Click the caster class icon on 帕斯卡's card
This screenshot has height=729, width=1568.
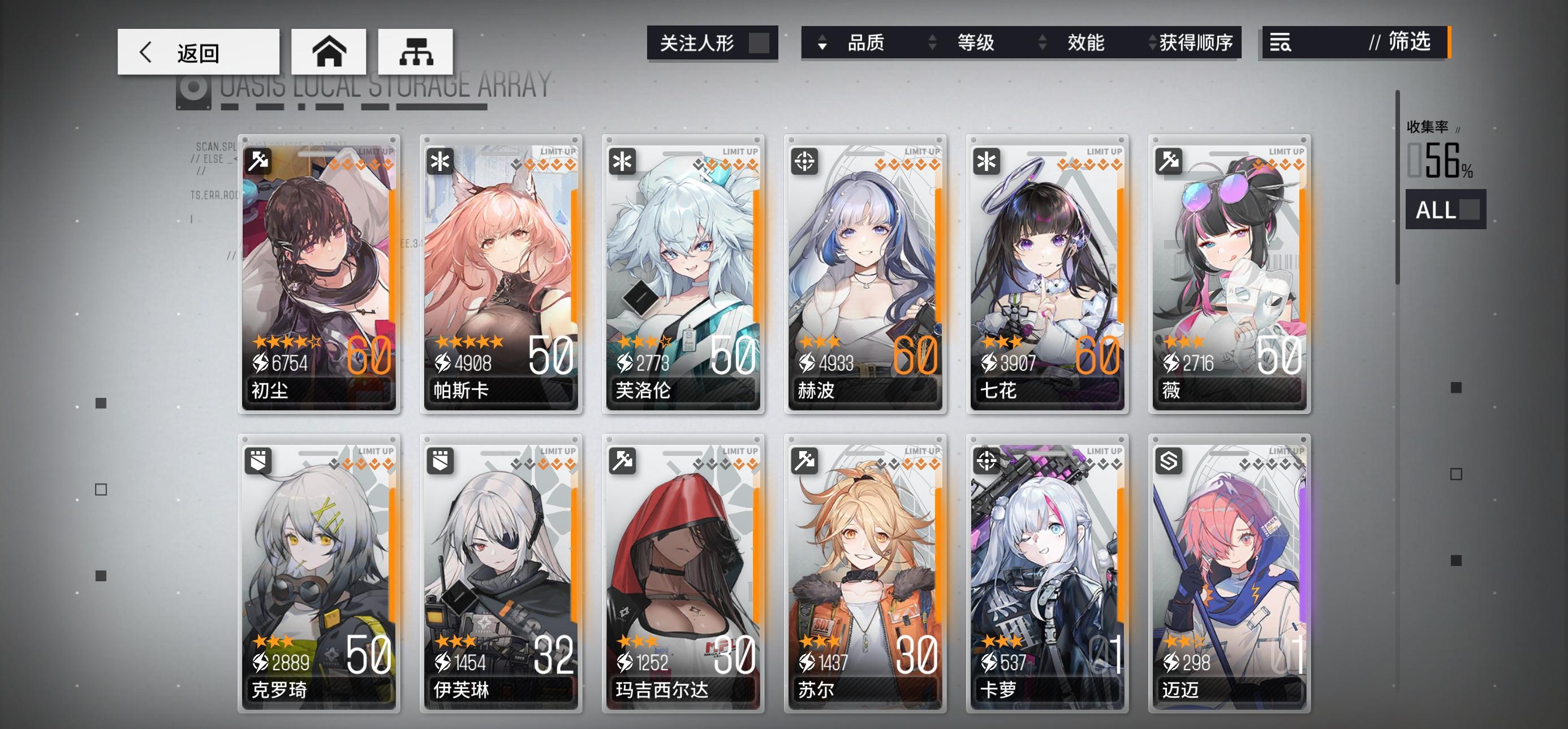coord(439,161)
